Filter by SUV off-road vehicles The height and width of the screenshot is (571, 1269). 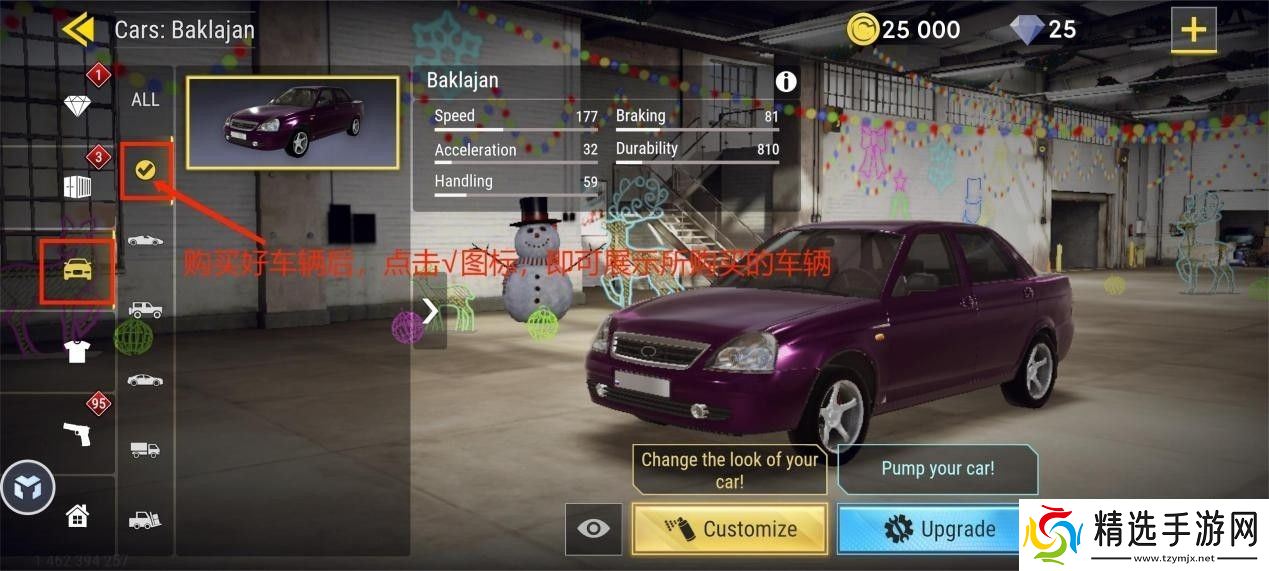coord(145,309)
